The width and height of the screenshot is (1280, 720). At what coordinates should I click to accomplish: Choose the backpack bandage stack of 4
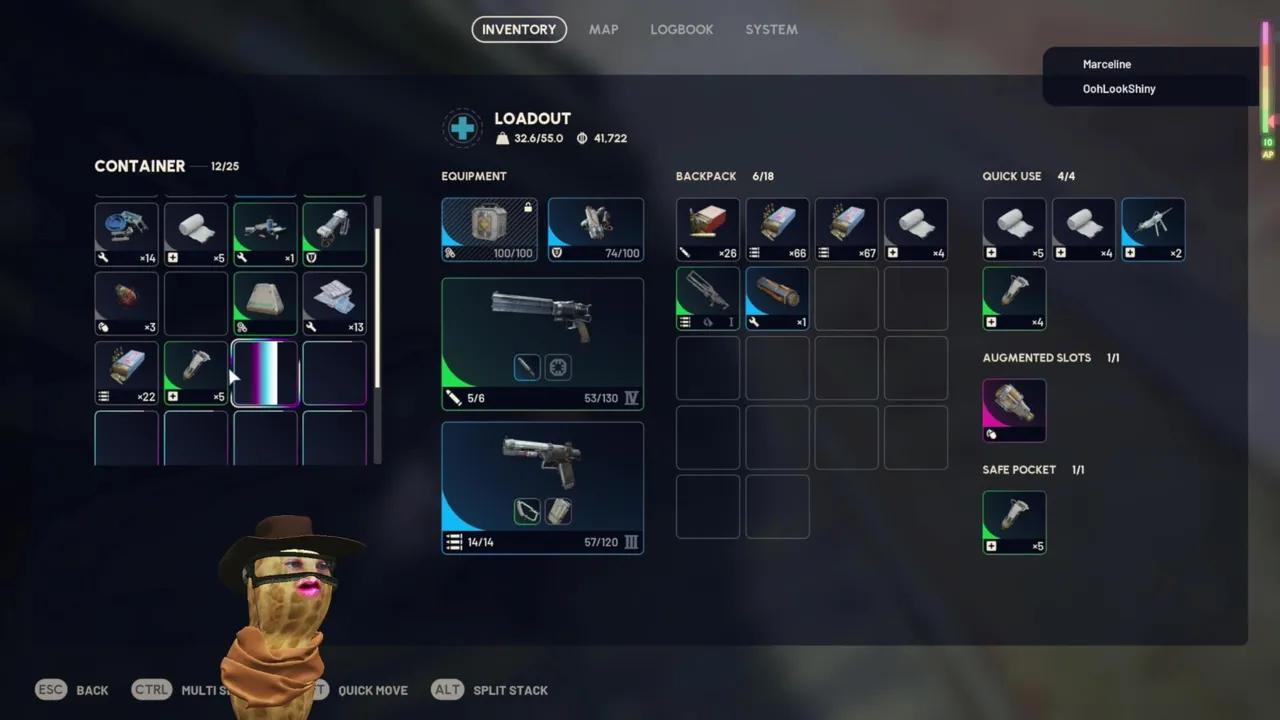(916, 229)
